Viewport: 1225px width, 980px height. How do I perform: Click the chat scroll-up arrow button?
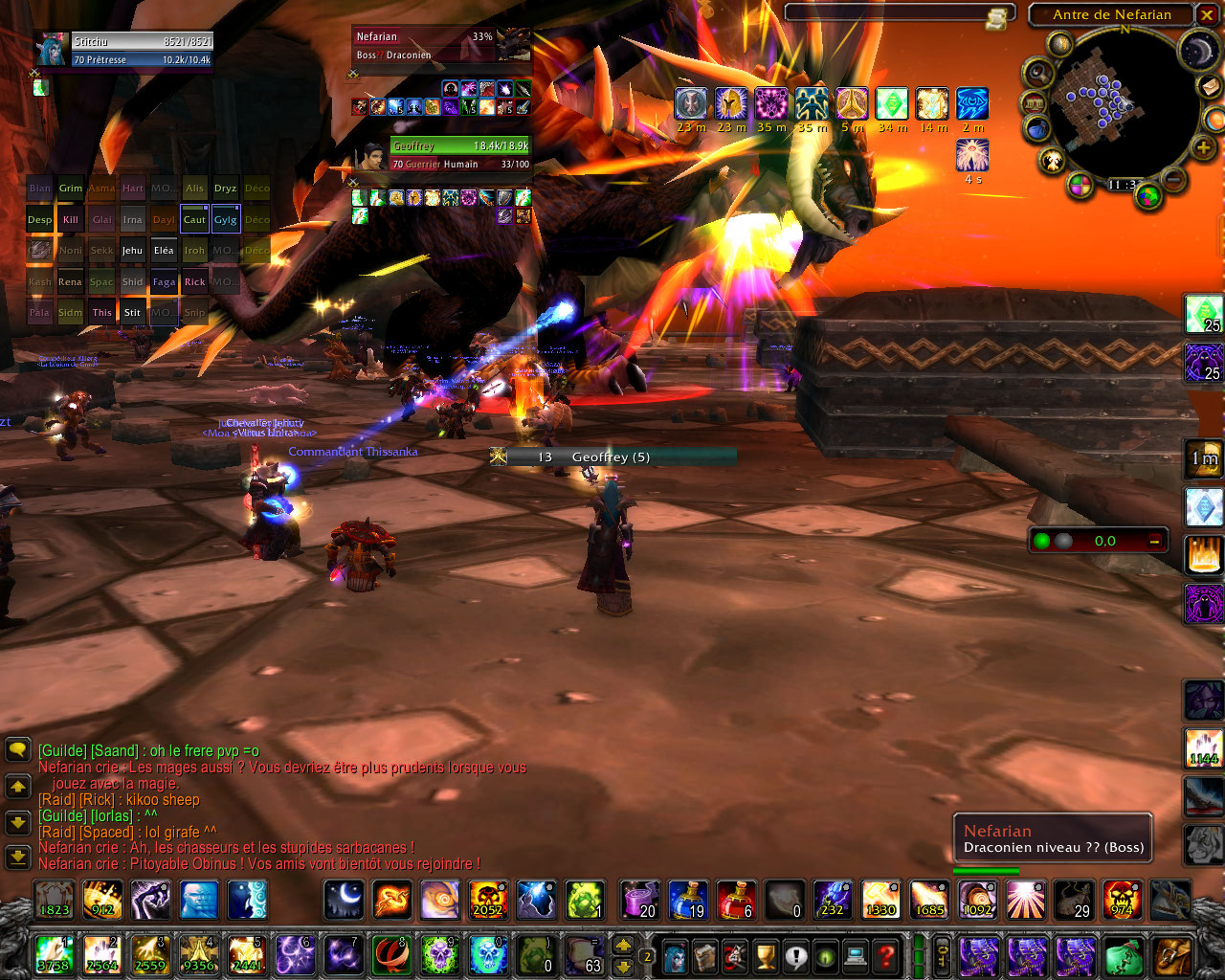tap(17, 786)
